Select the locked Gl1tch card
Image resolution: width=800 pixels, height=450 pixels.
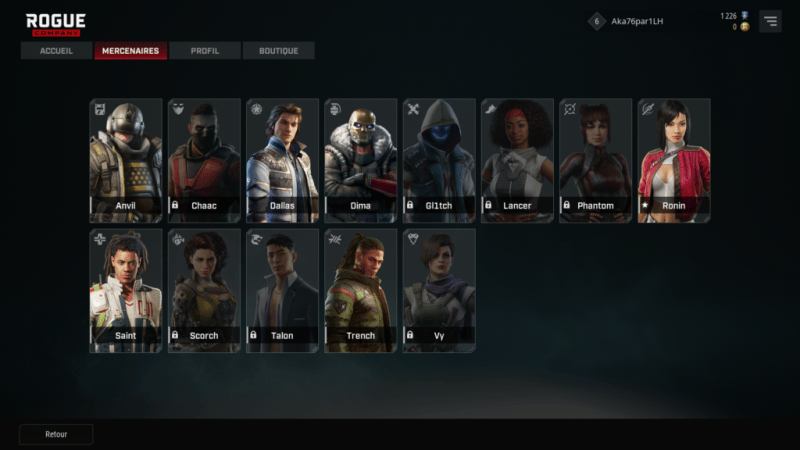[439, 160]
